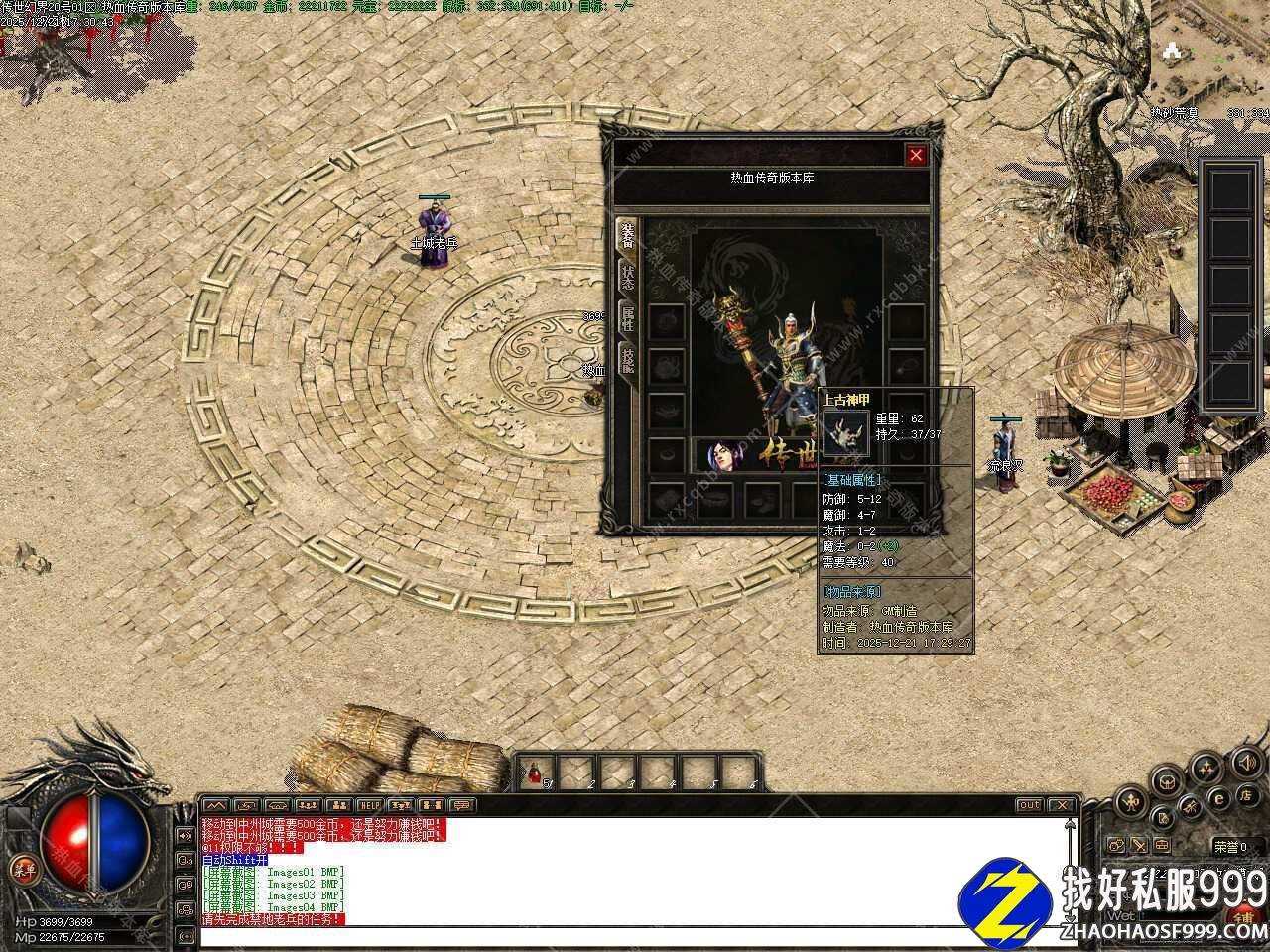Close the character equipment window
This screenshot has height=952, width=1270.
(916, 155)
